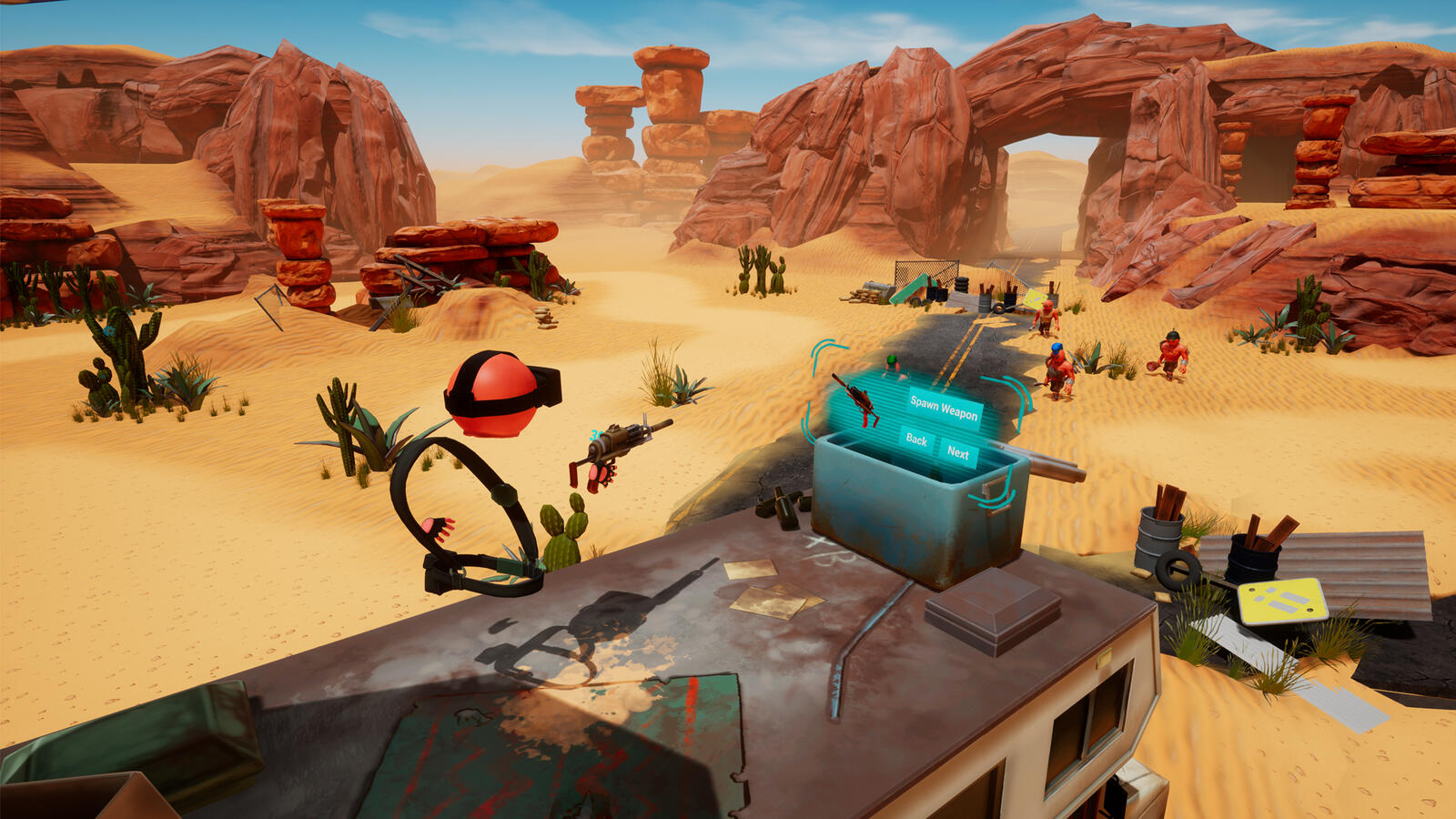Go to the Next weapon
This screenshot has width=1456, height=819.
pos(958,452)
